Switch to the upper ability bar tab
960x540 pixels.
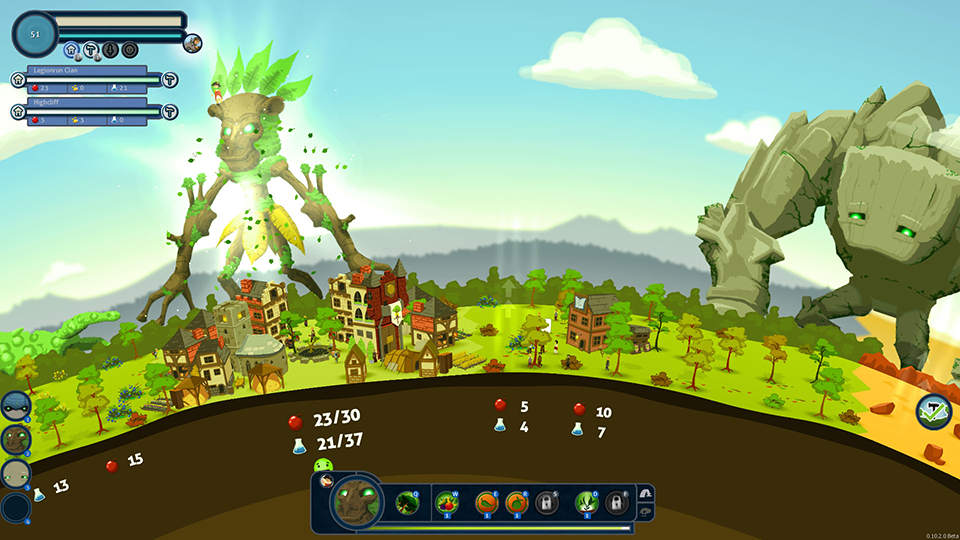(645, 493)
